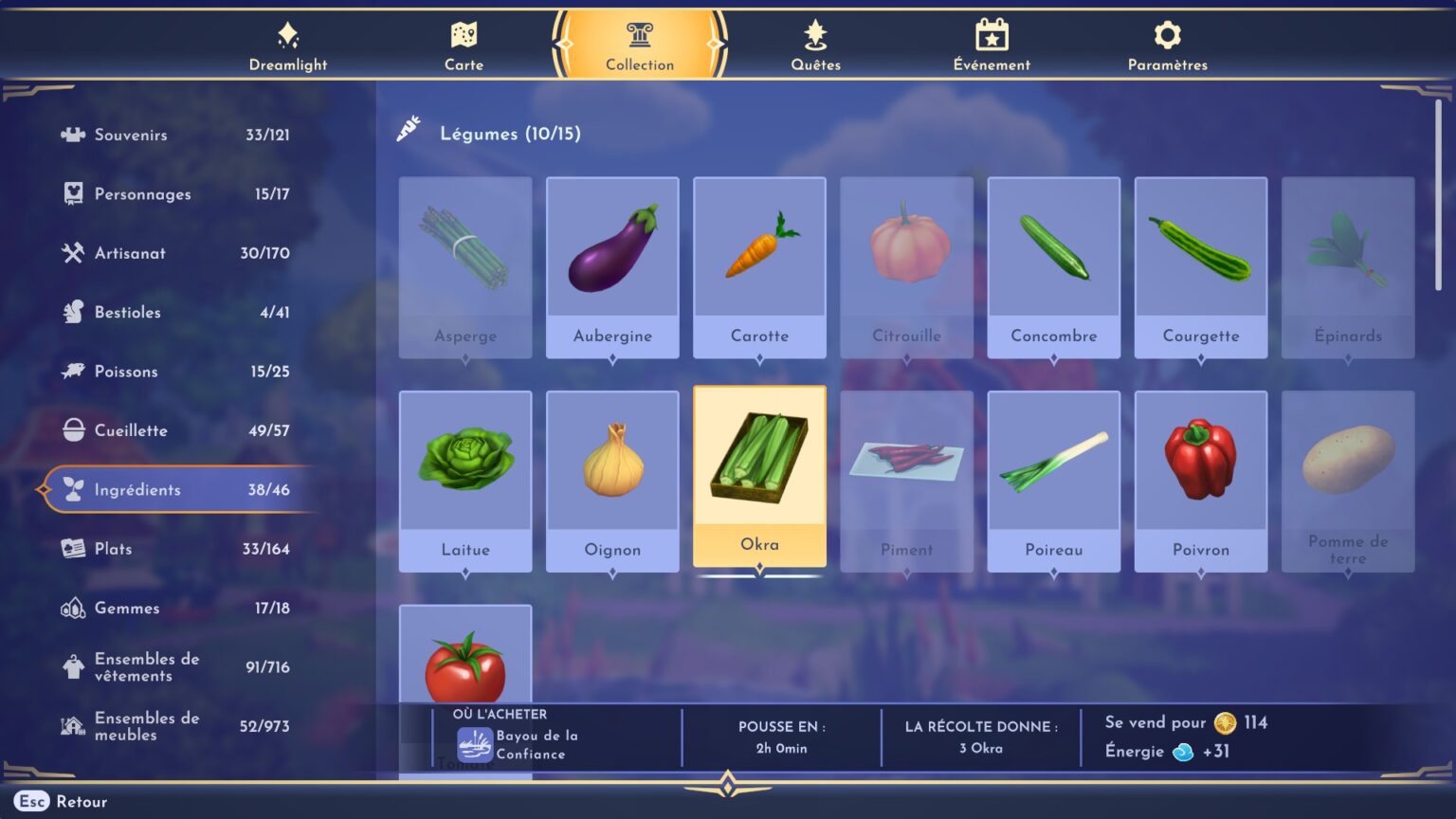This screenshot has height=819, width=1456.
Task: Open the Artisanat crafting tools icon
Action: pos(72,253)
